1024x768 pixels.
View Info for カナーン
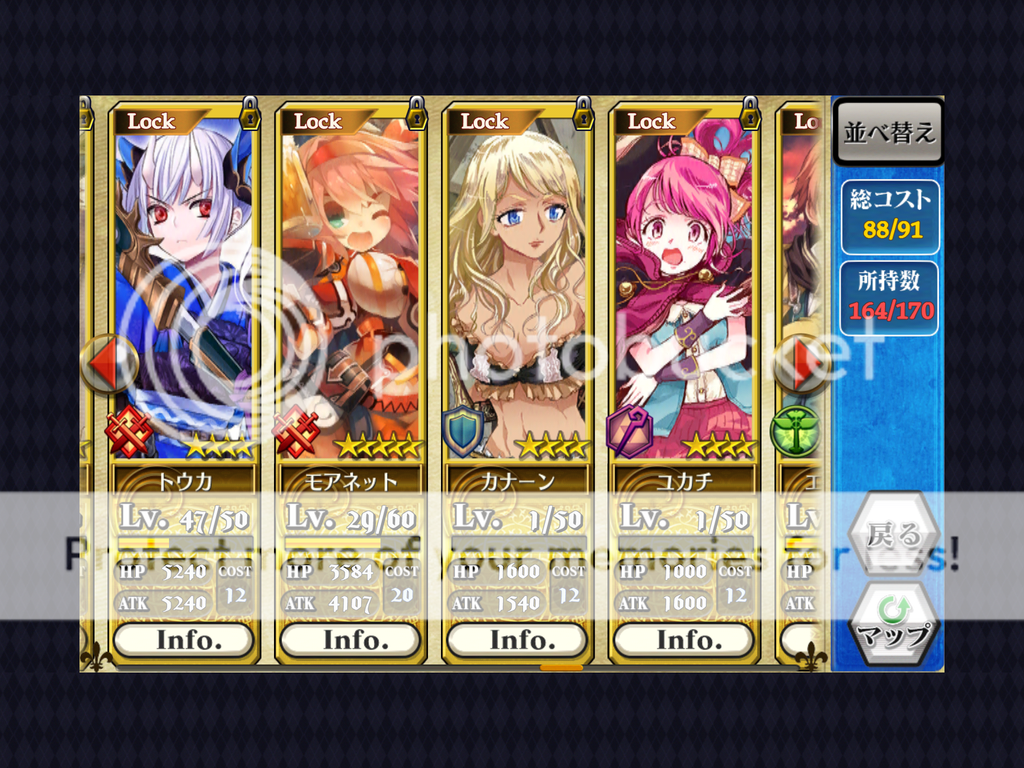pos(518,639)
